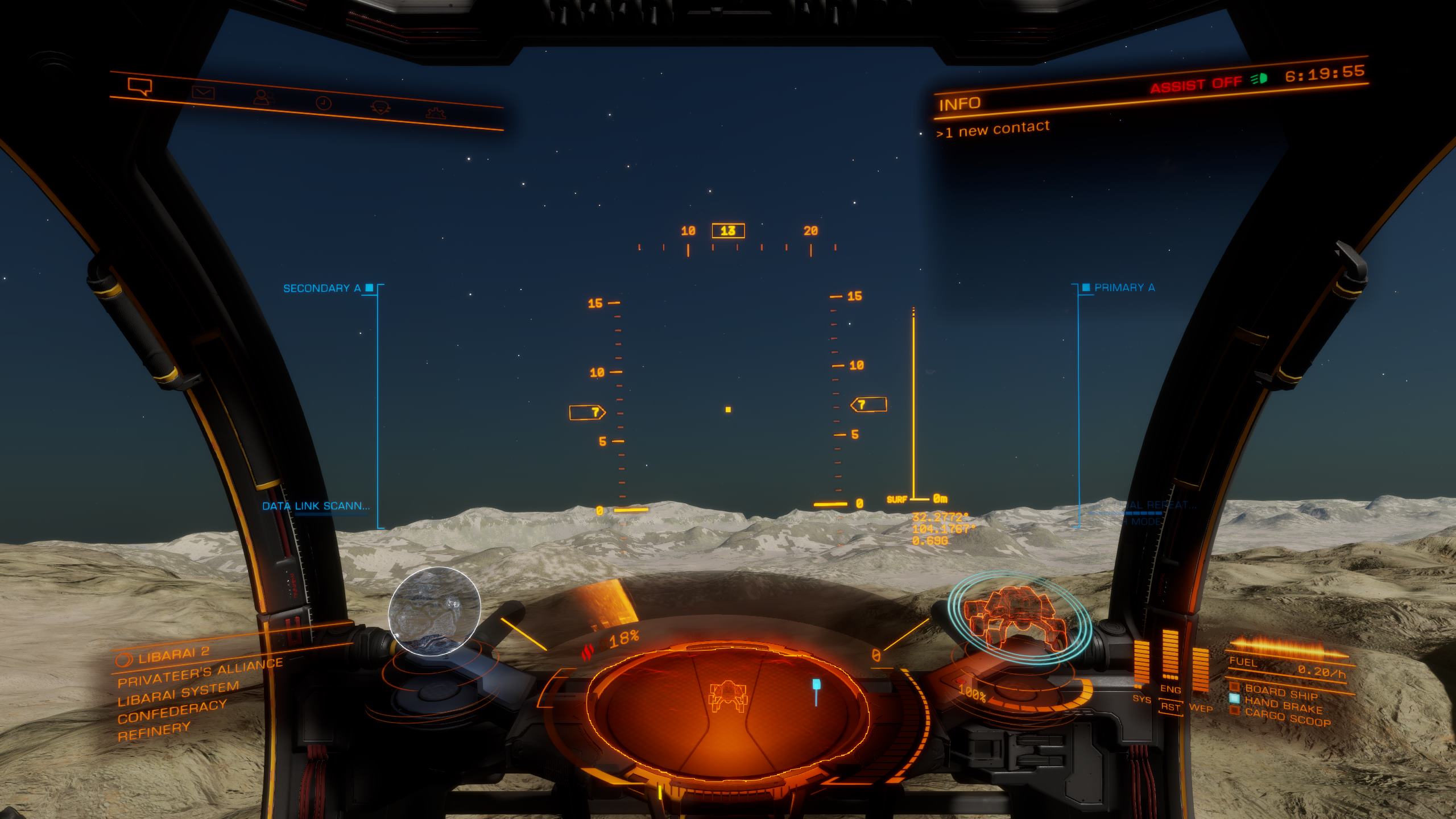The image size is (1456, 819).
Task: Select the Secondary A fire group
Action: click(322, 288)
